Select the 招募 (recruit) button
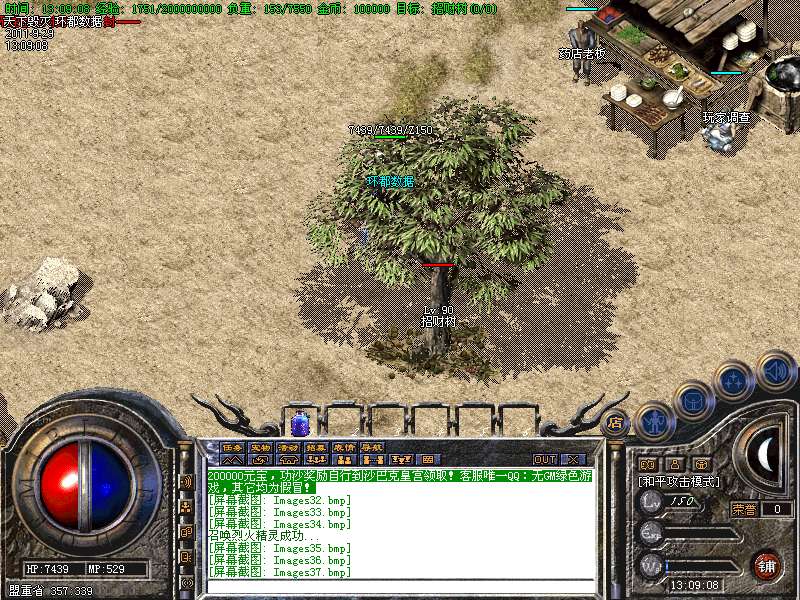The image size is (800, 600). (316, 447)
